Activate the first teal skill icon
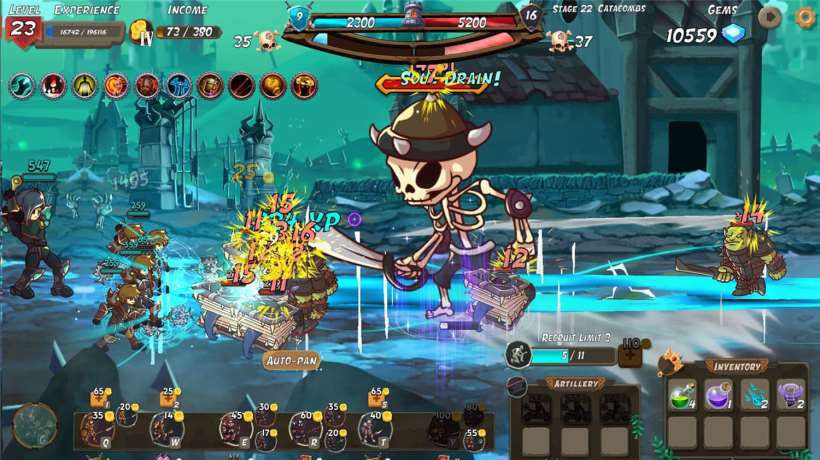 (22, 85)
